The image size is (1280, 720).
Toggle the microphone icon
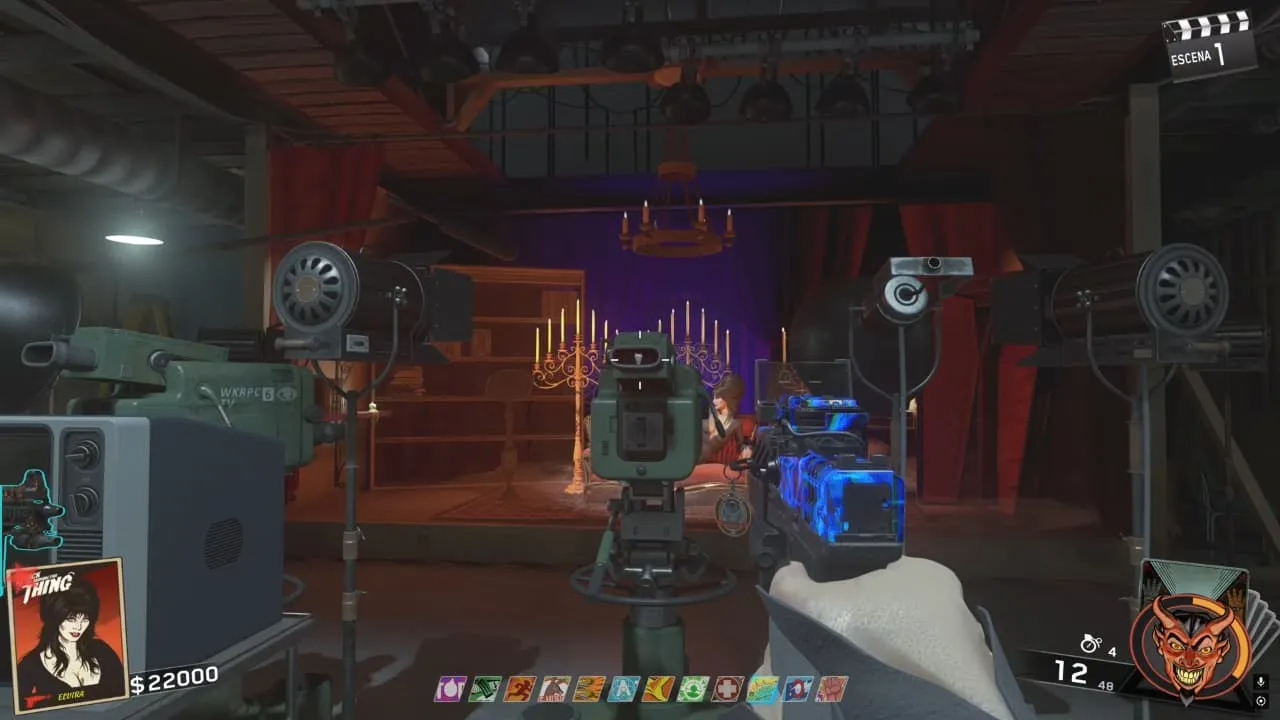pyautogui.click(x=1261, y=681)
